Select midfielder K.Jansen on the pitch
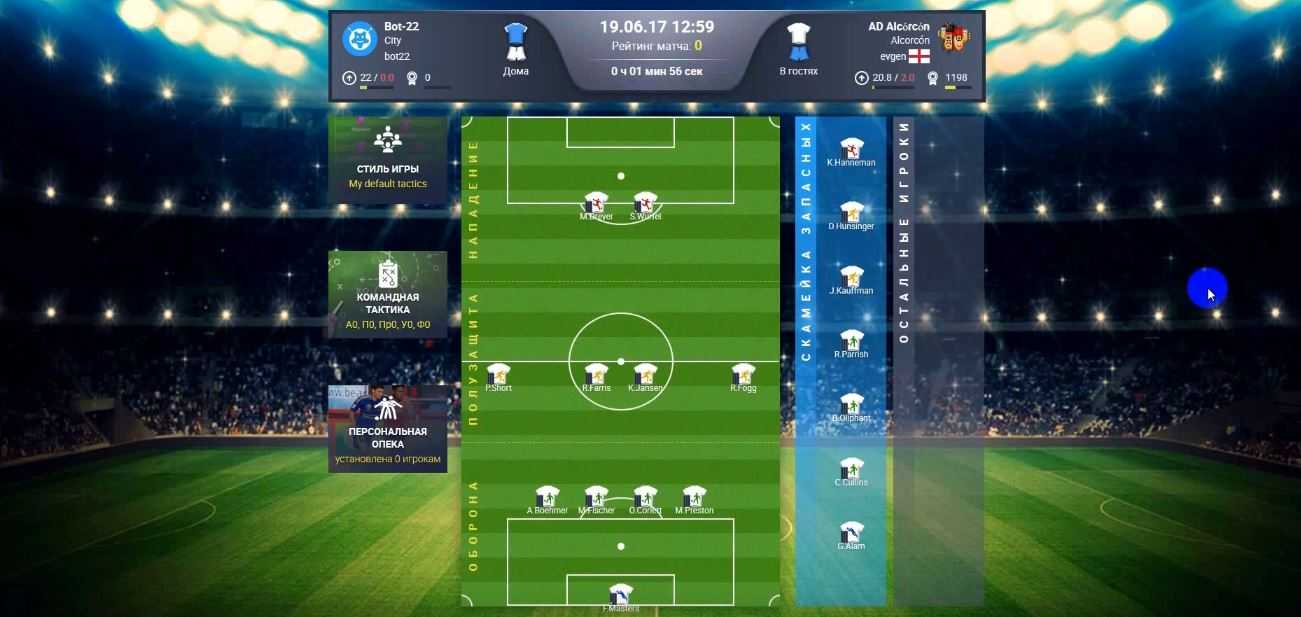 coord(645,375)
